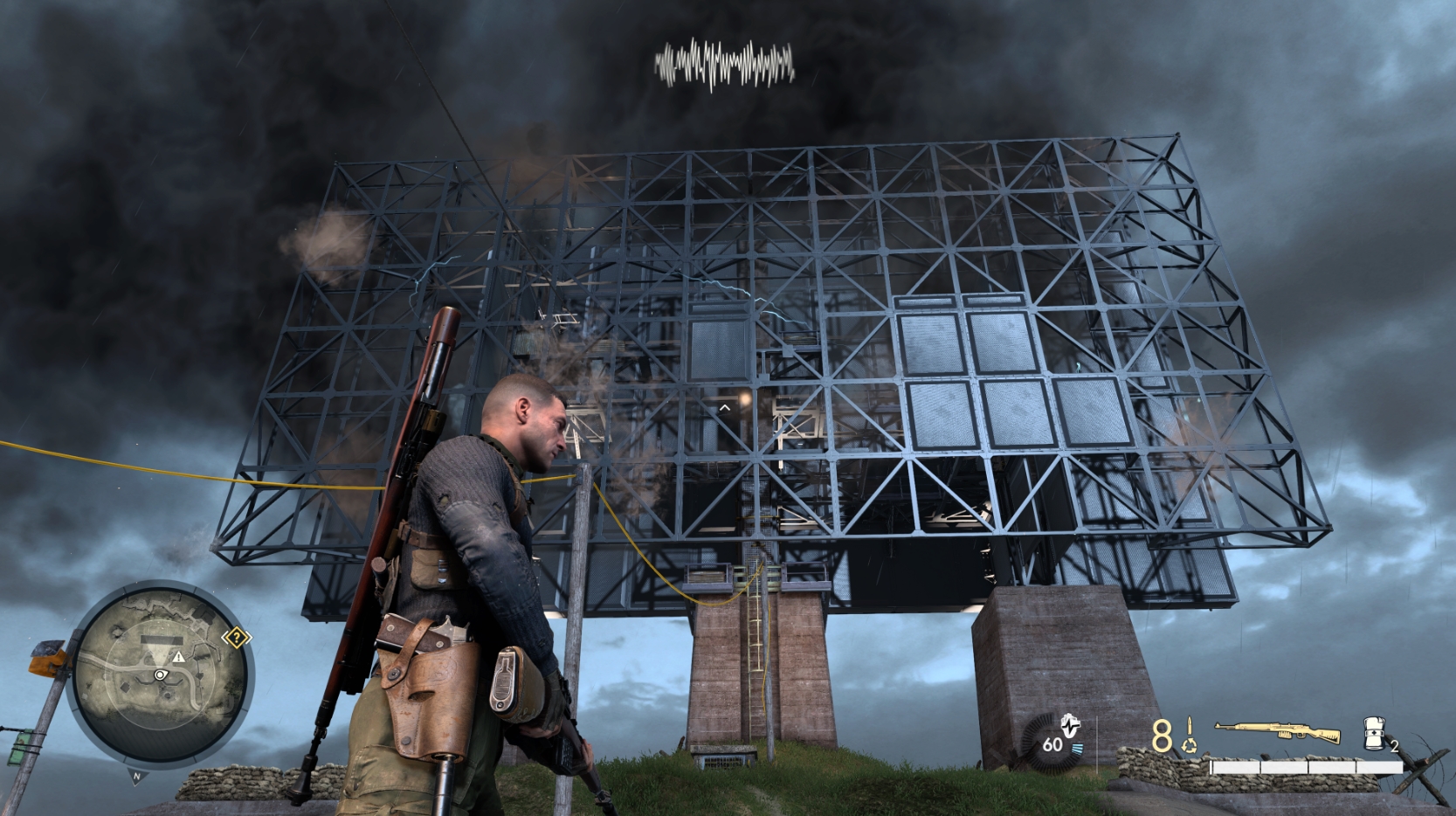Viewport: 1456px width, 816px height.
Task: Click the warning triangle on the minimap
Action: tap(179, 657)
